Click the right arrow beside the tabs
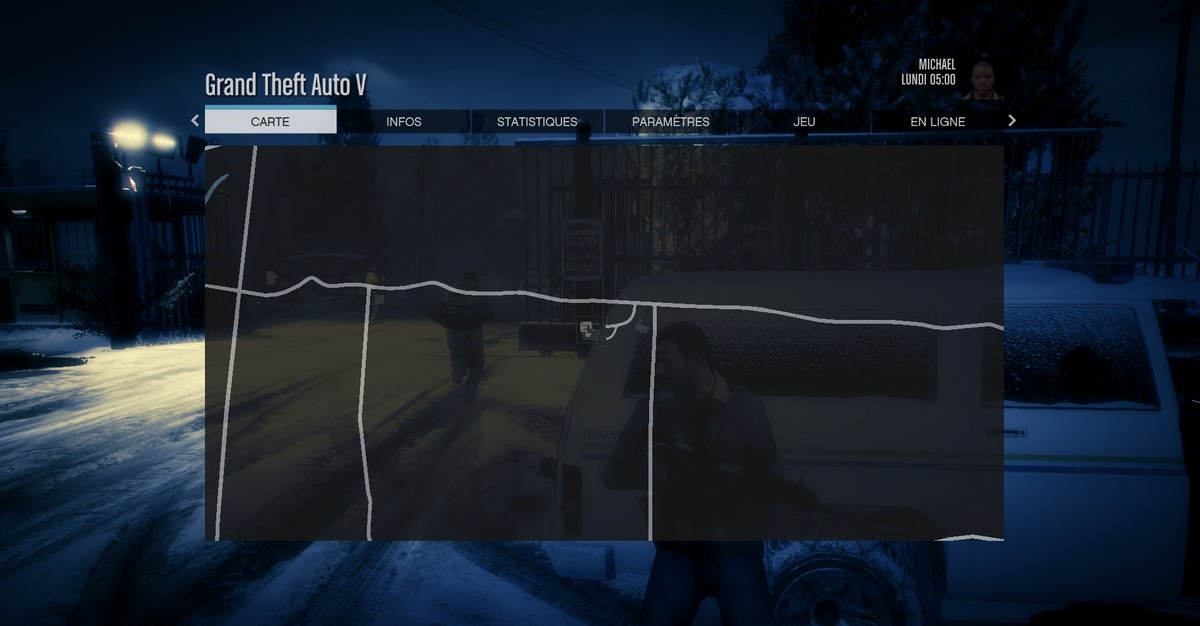1200x626 pixels. pyautogui.click(x=1012, y=121)
